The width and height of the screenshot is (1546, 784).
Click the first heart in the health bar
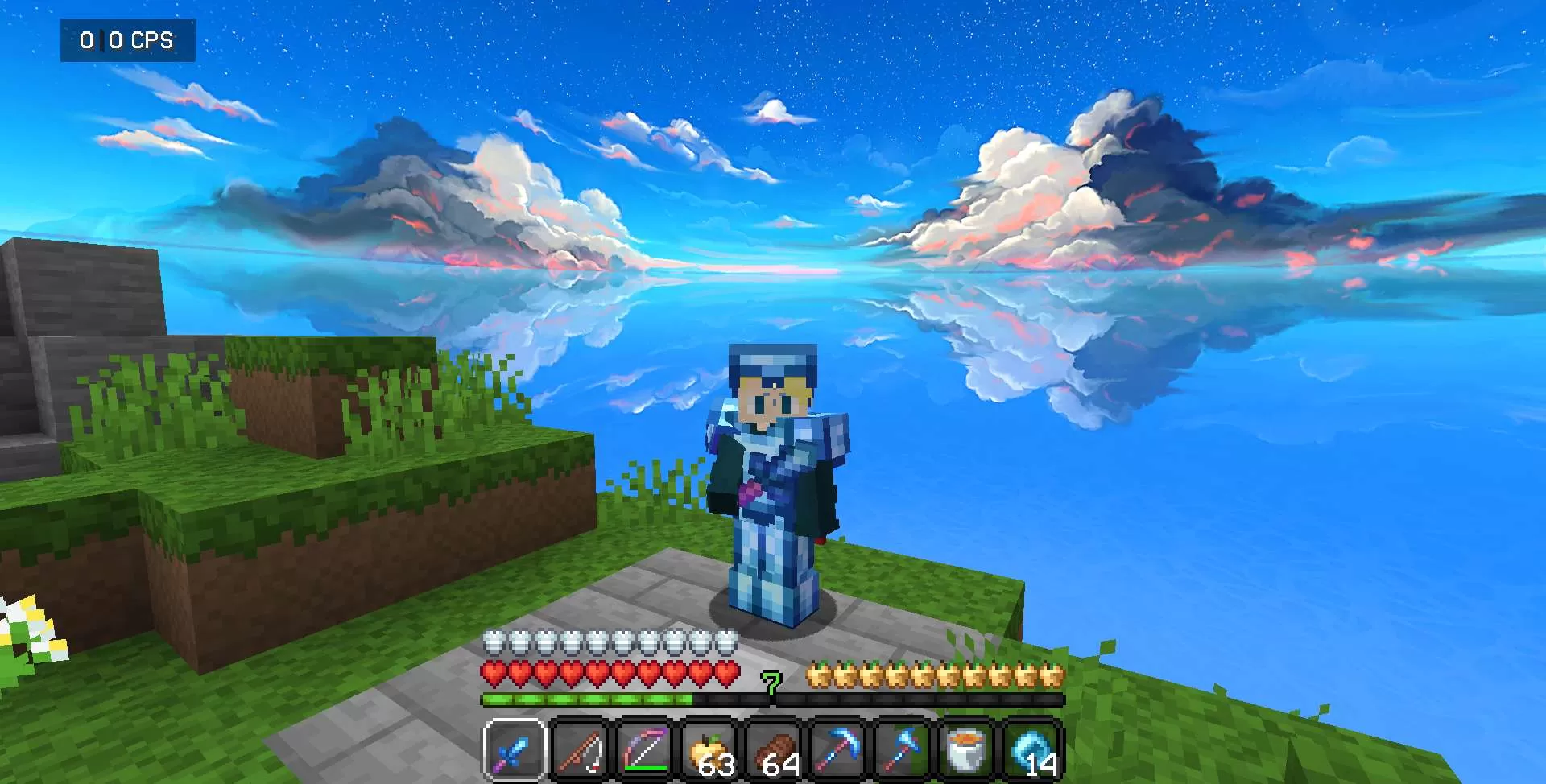(x=492, y=671)
